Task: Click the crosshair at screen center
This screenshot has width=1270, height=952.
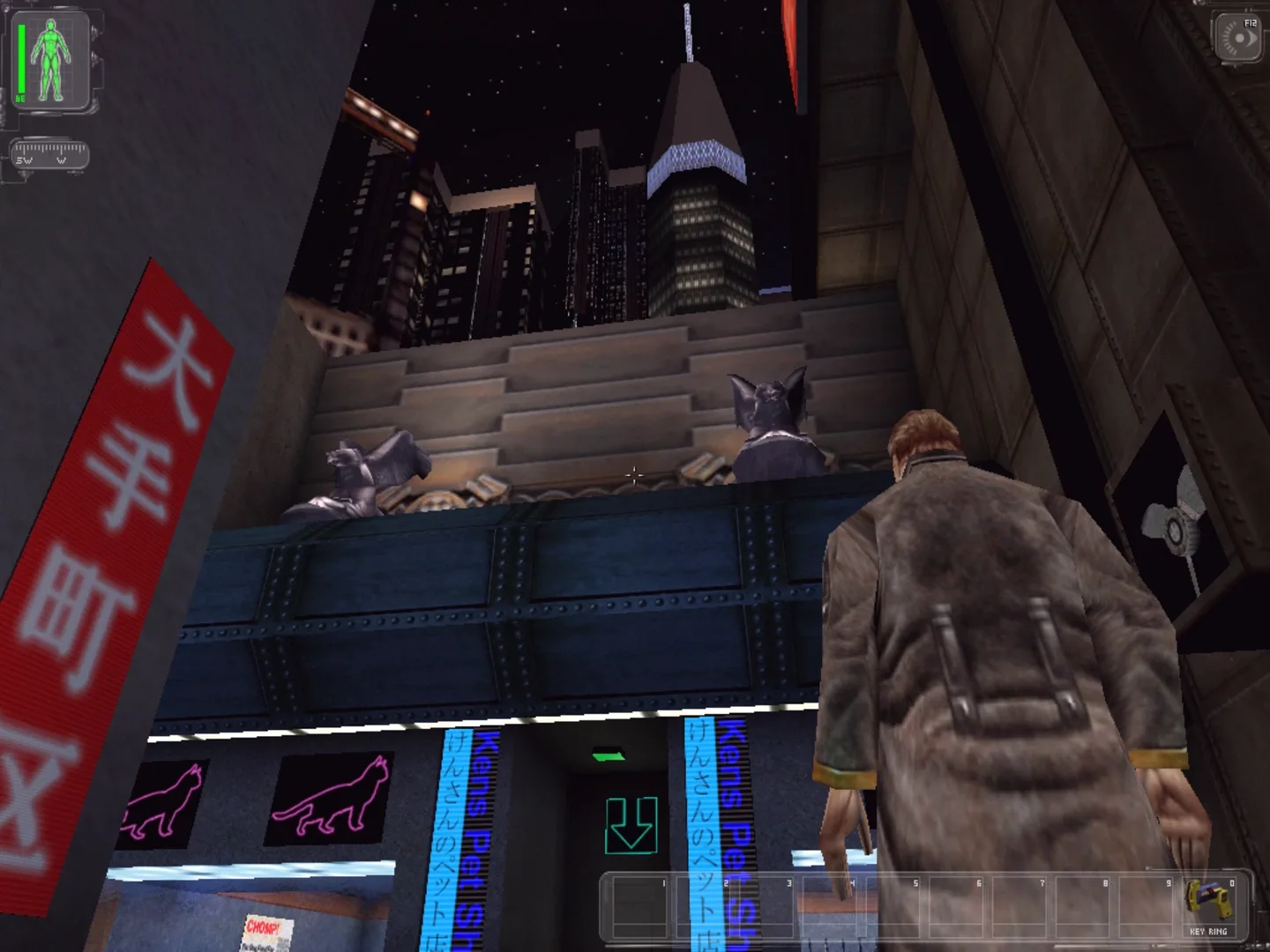Action: [634, 476]
